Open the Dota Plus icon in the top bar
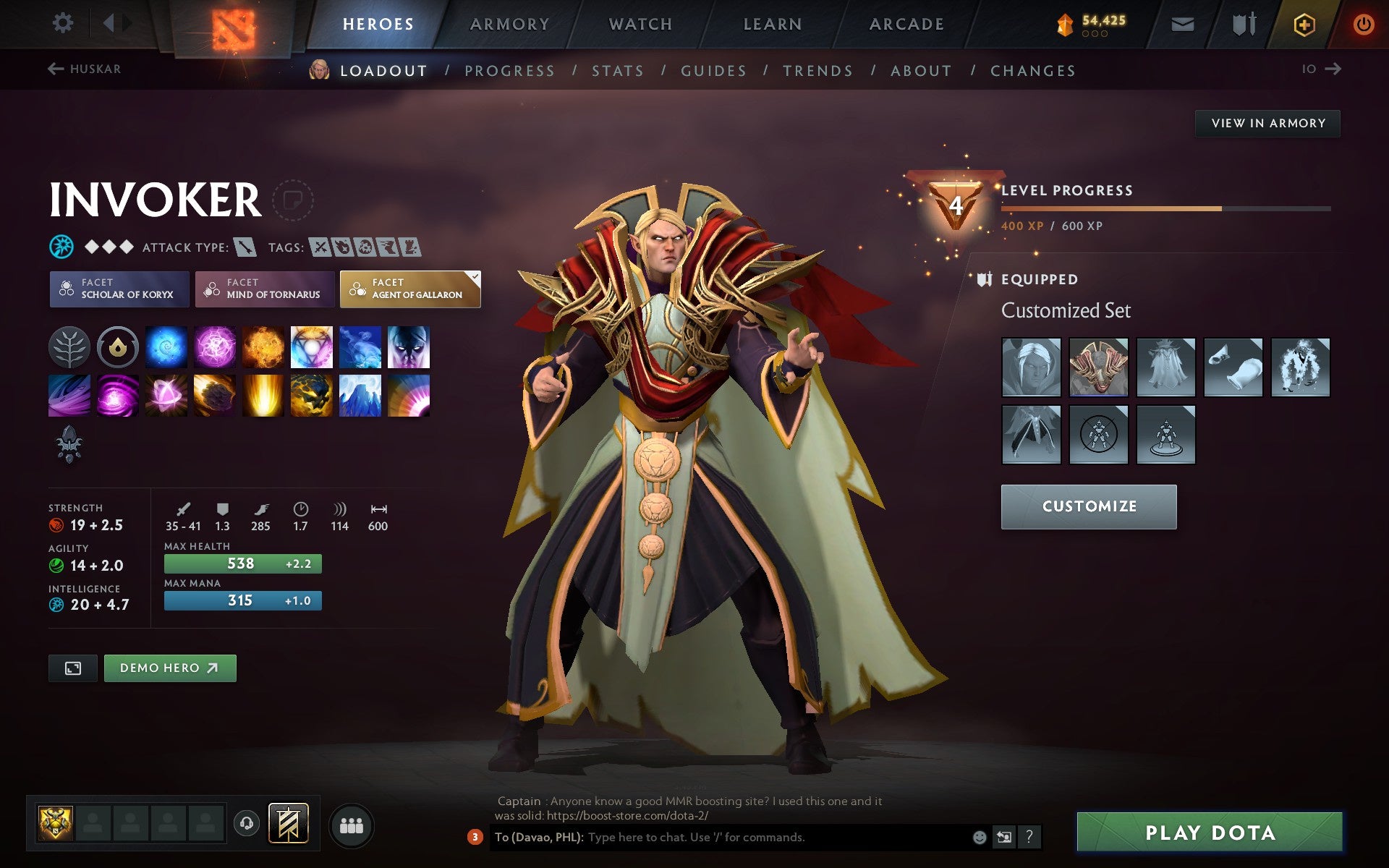This screenshot has height=868, width=1389. (1303, 22)
